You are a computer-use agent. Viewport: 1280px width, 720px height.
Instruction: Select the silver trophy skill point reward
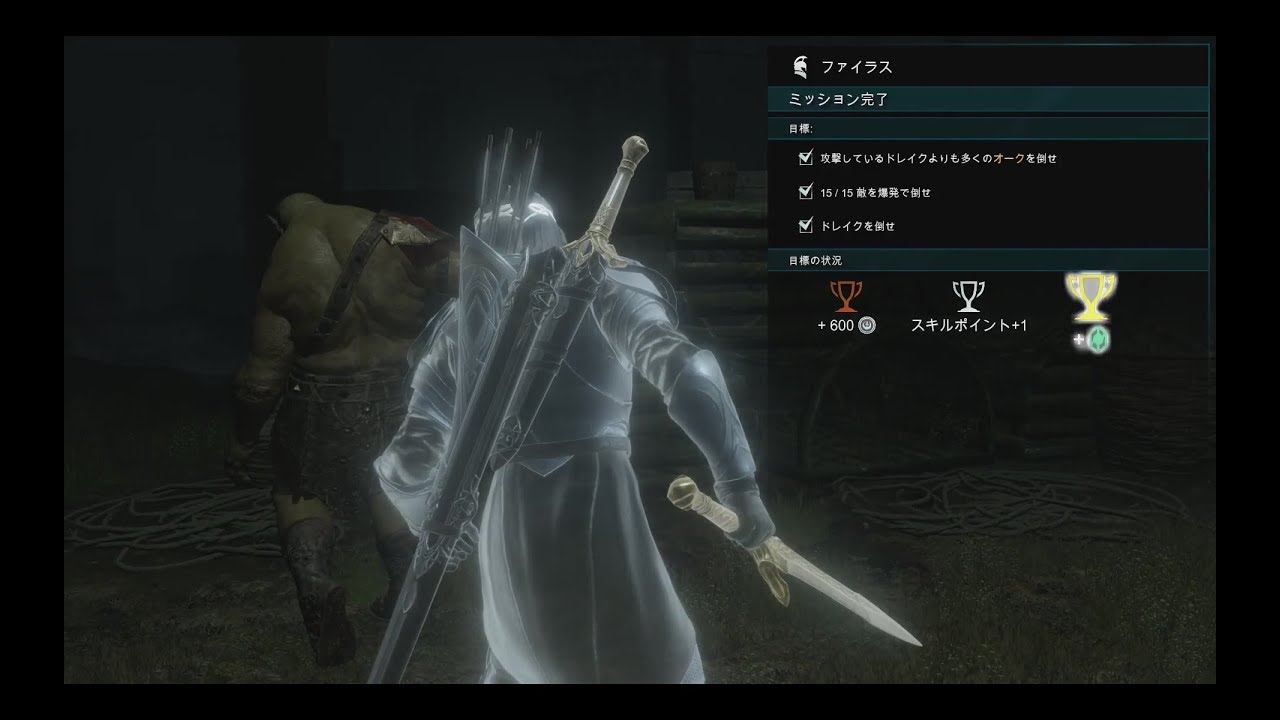pos(968,296)
